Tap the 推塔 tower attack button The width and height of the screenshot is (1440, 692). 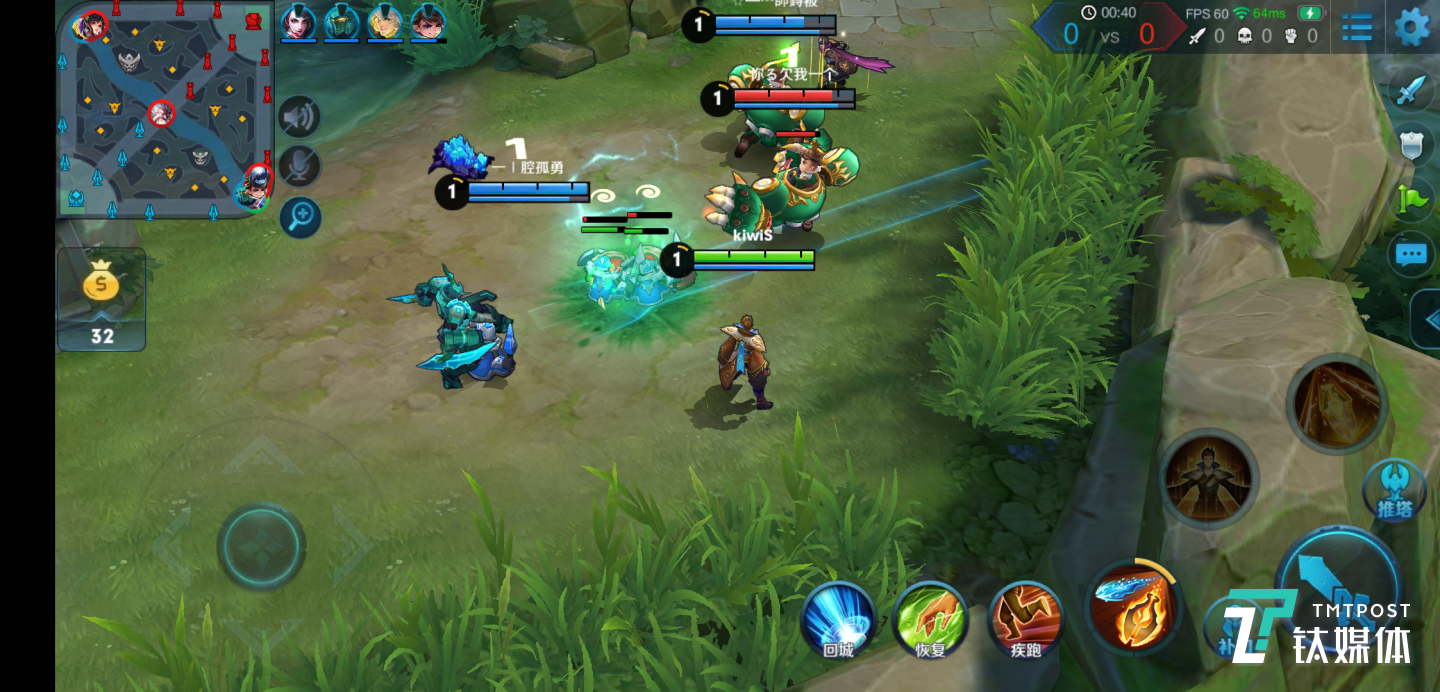(x=1394, y=491)
